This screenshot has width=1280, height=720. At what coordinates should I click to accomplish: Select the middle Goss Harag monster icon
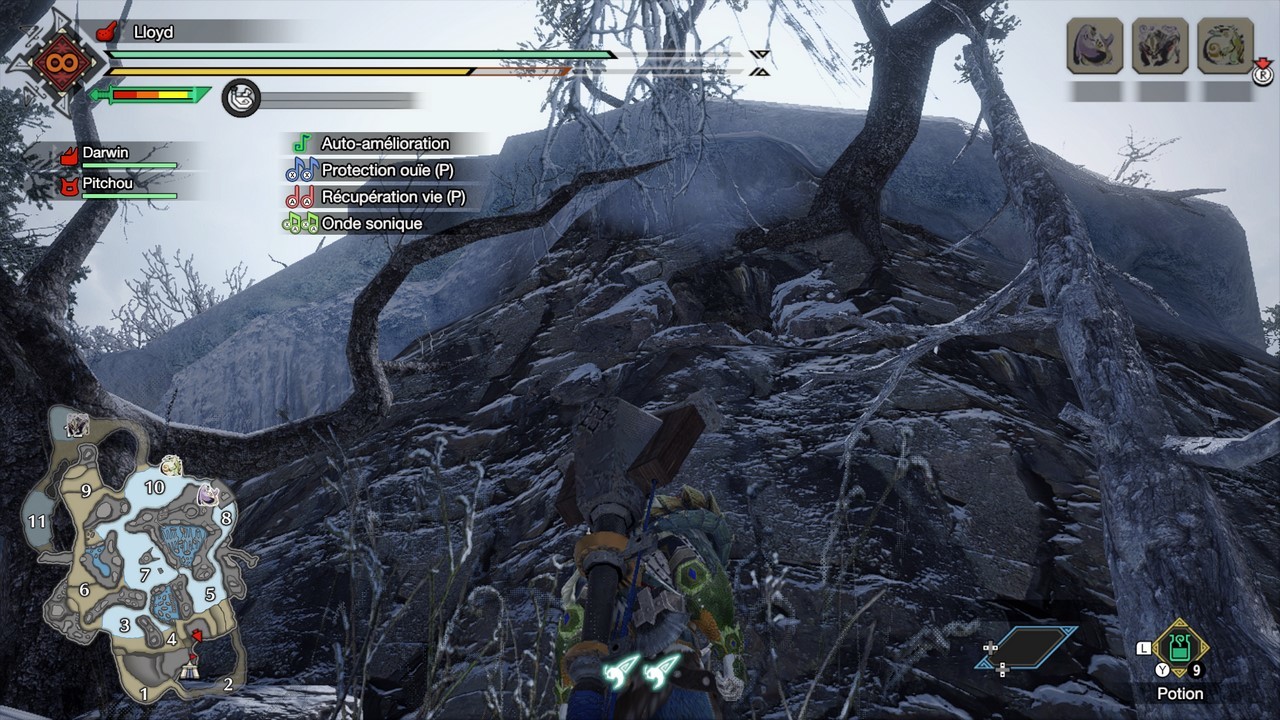pyautogui.click(x=1163, y=45)
